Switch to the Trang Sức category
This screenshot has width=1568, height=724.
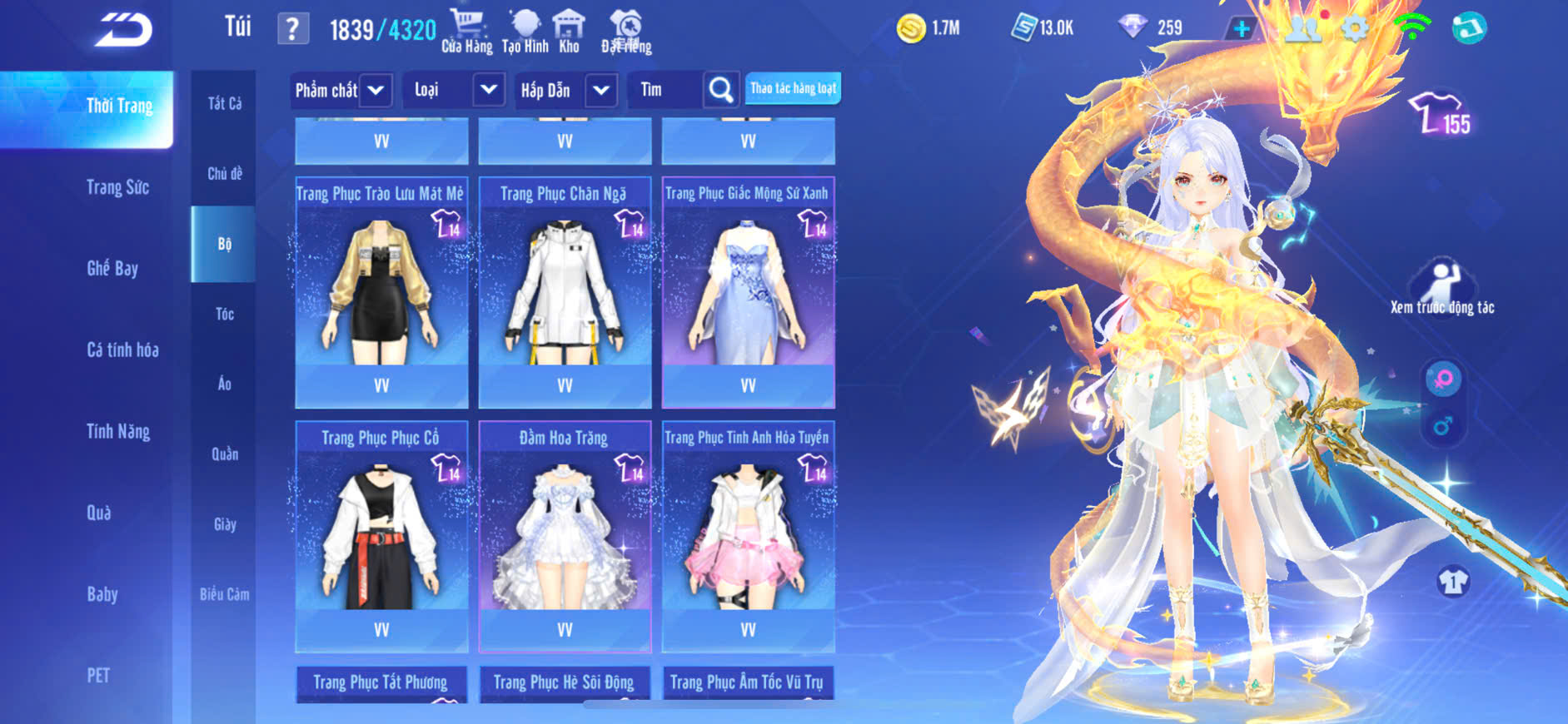[x=117, y=187]
